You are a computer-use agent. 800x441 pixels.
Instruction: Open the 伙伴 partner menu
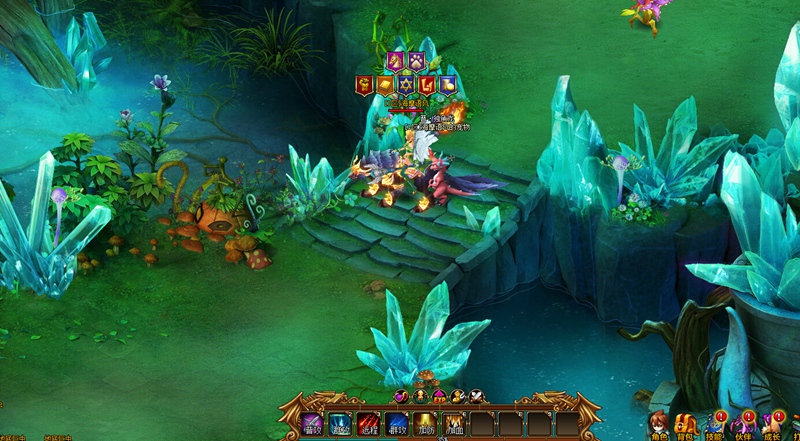743,425
